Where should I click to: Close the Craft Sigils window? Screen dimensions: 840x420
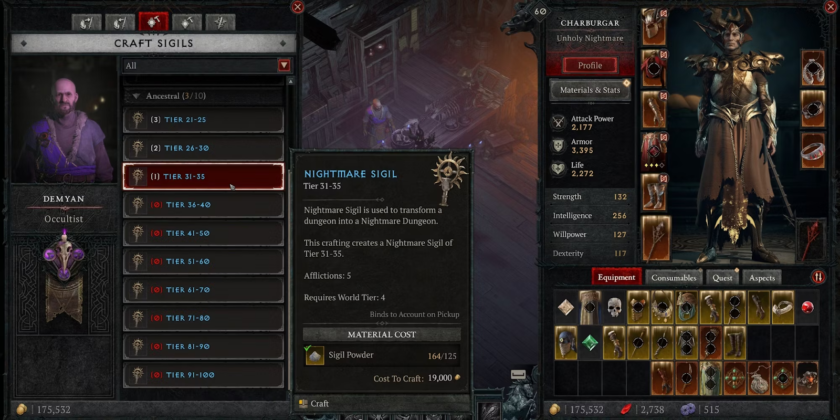297,7
